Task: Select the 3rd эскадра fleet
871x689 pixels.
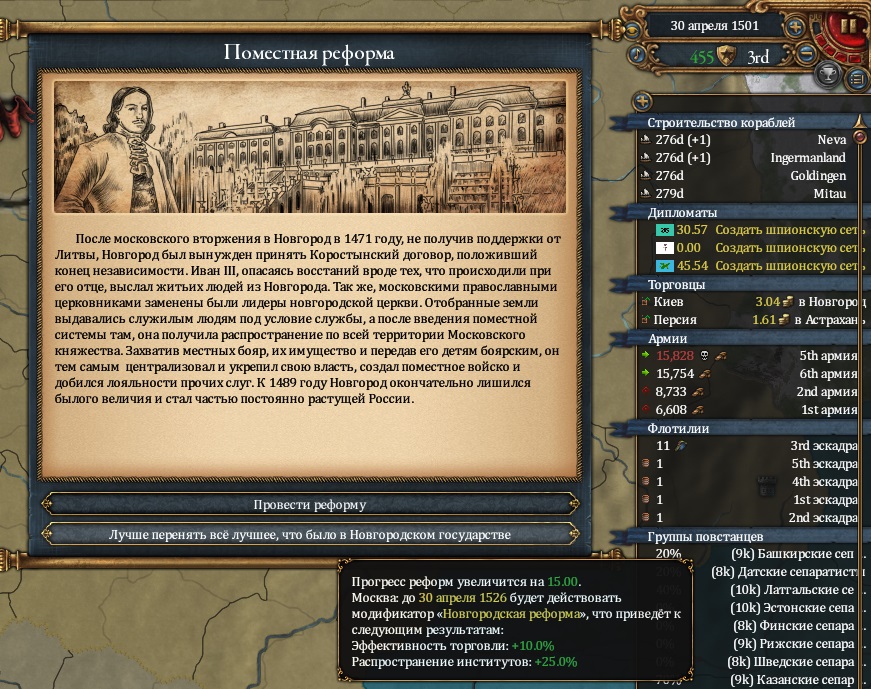Action: 750,446
